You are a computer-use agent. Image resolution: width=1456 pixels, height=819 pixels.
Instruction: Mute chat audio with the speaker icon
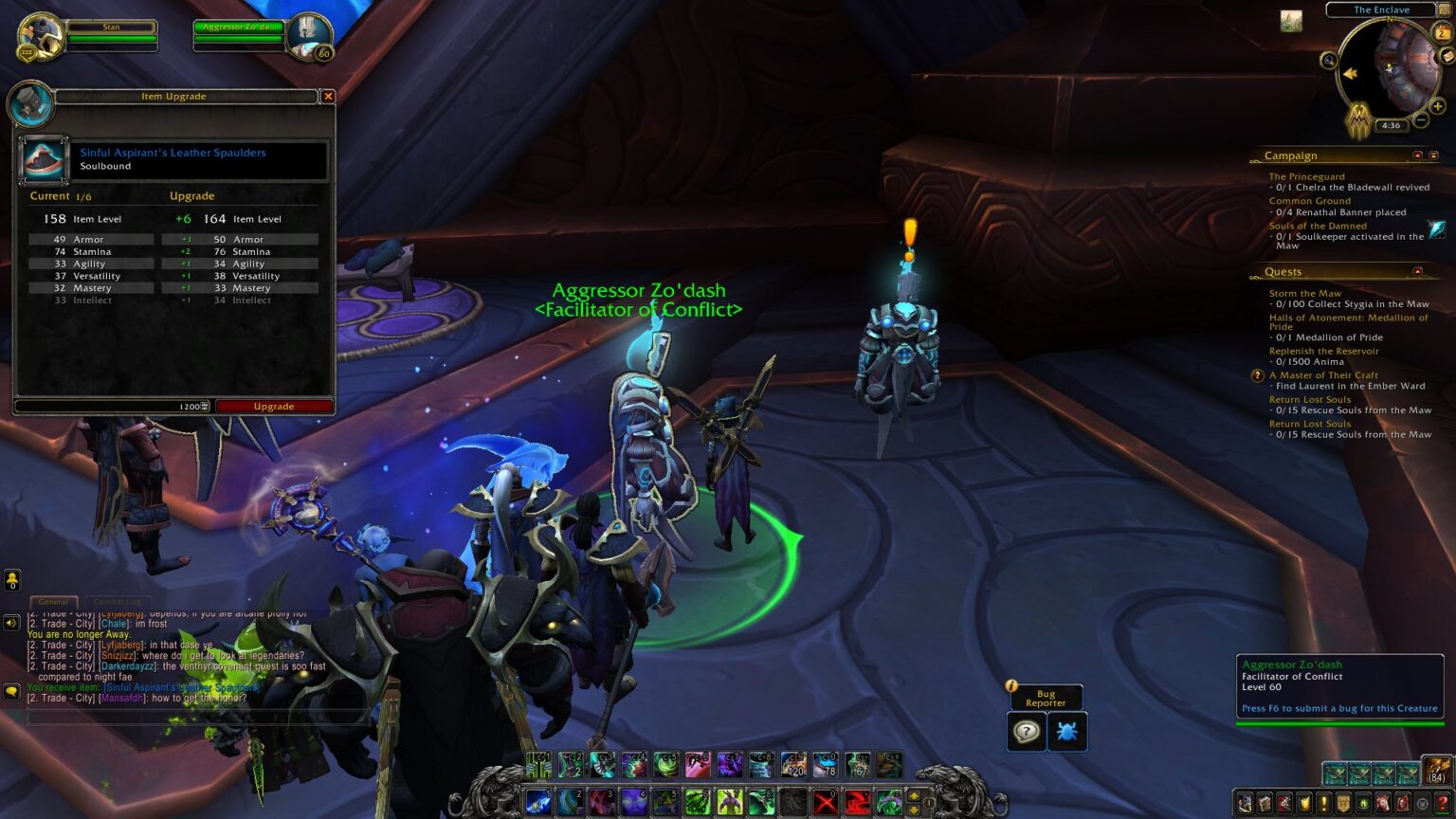click(10, 623)
